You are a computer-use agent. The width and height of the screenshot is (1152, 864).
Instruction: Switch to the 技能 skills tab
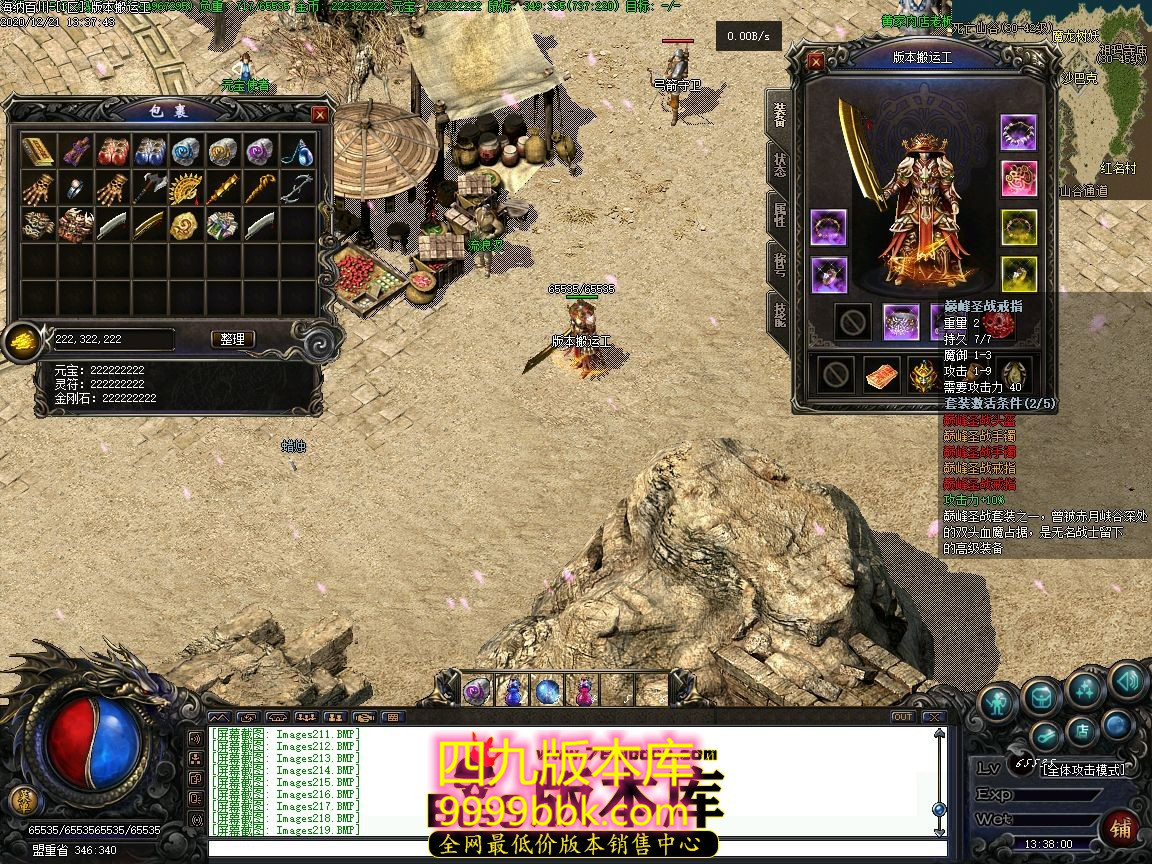(x=779, y=313)
